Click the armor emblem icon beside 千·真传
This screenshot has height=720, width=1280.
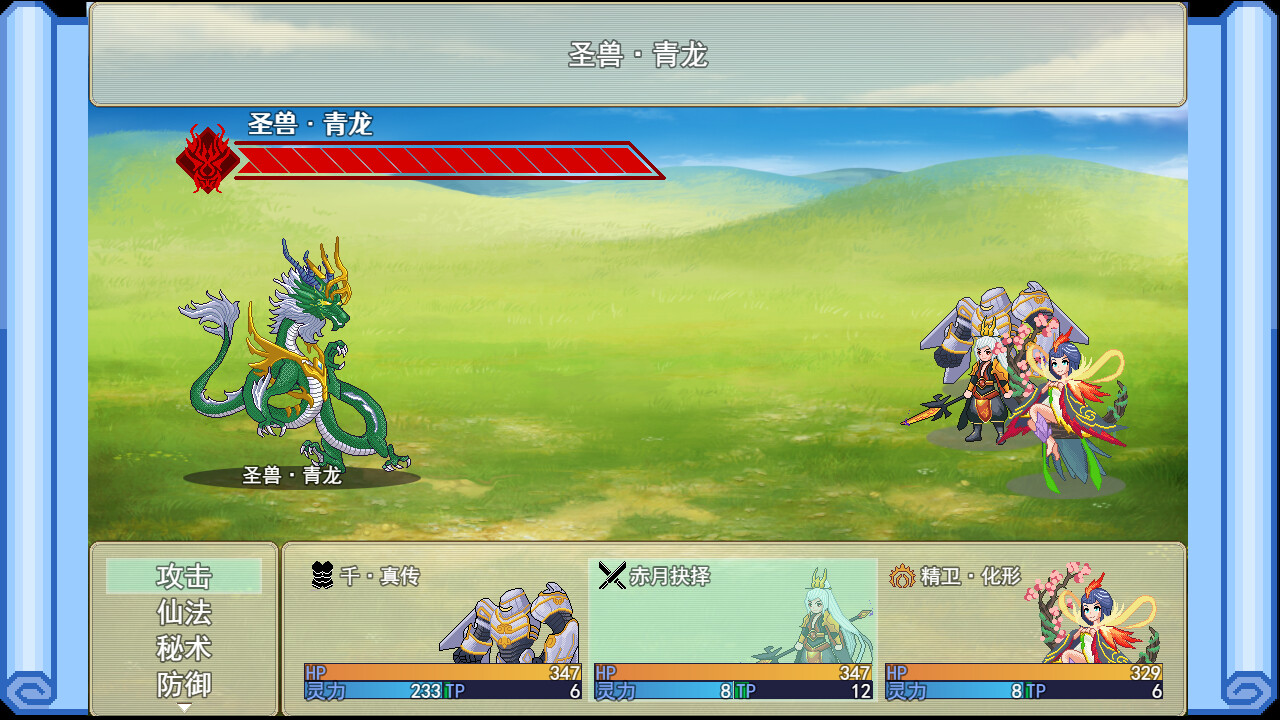tap(320, 575)
